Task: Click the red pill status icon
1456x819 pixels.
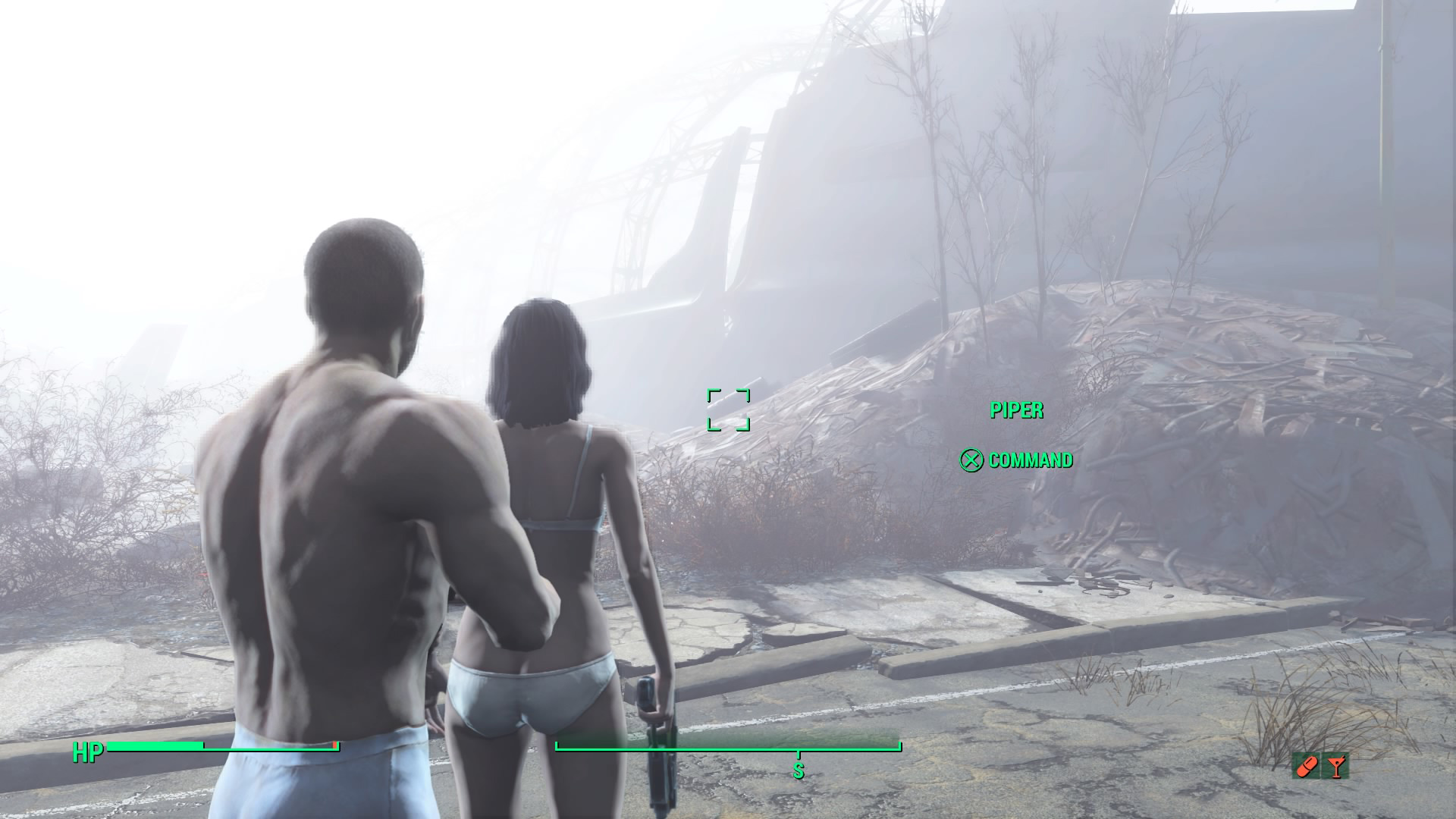Action: 1308,767
